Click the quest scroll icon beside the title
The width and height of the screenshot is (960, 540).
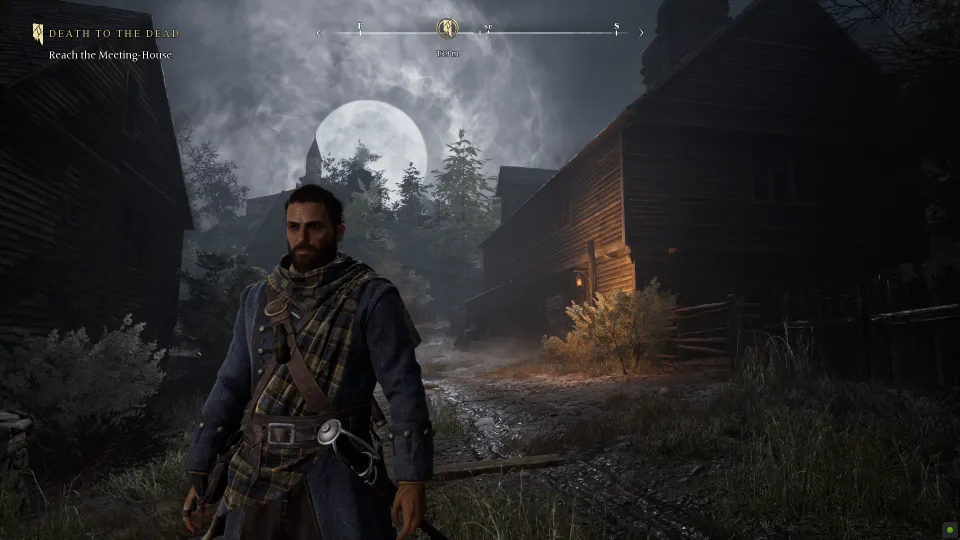[x=38, y=34]
